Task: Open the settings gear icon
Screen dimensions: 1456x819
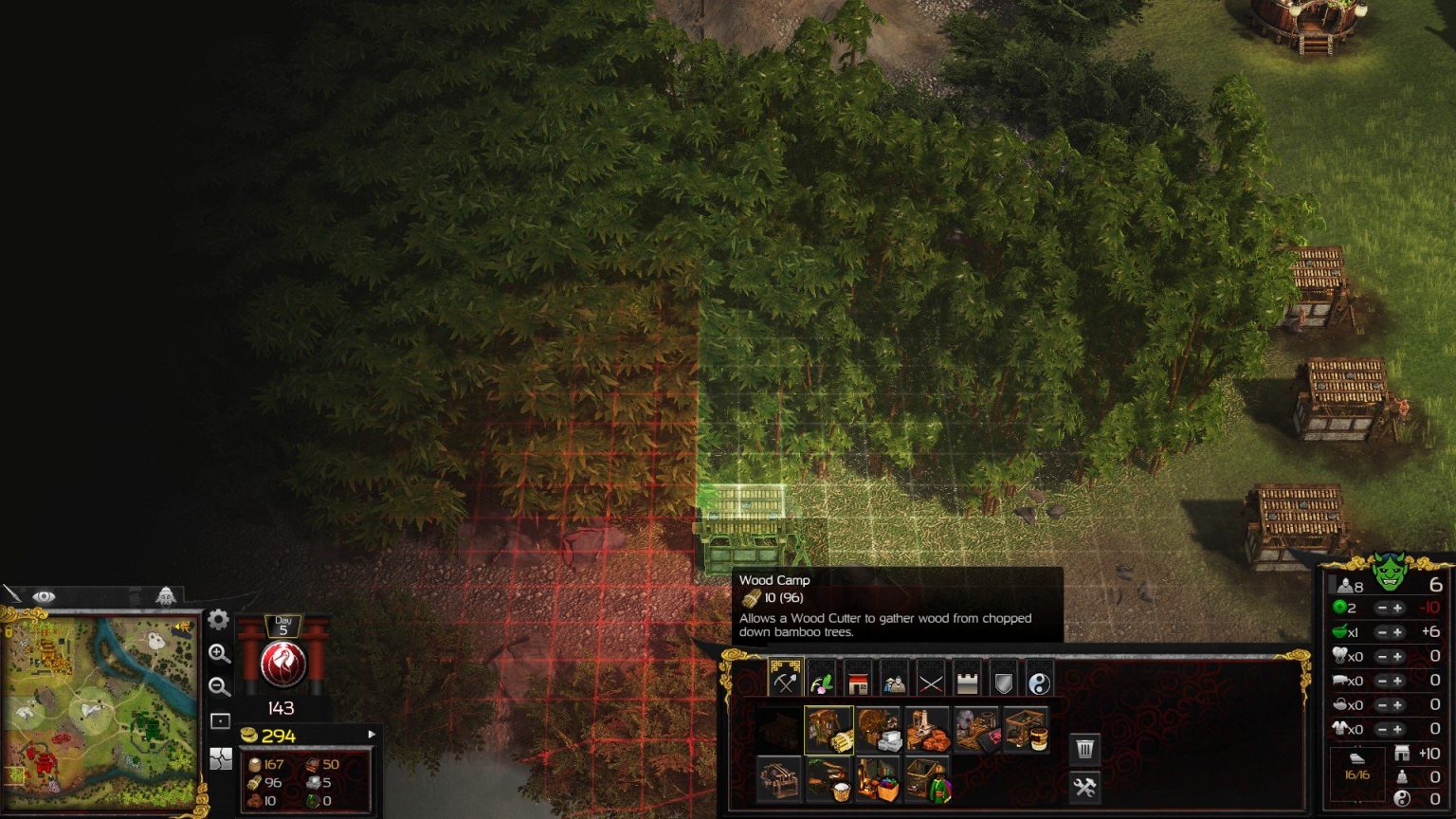Action: tap(217, 618)
